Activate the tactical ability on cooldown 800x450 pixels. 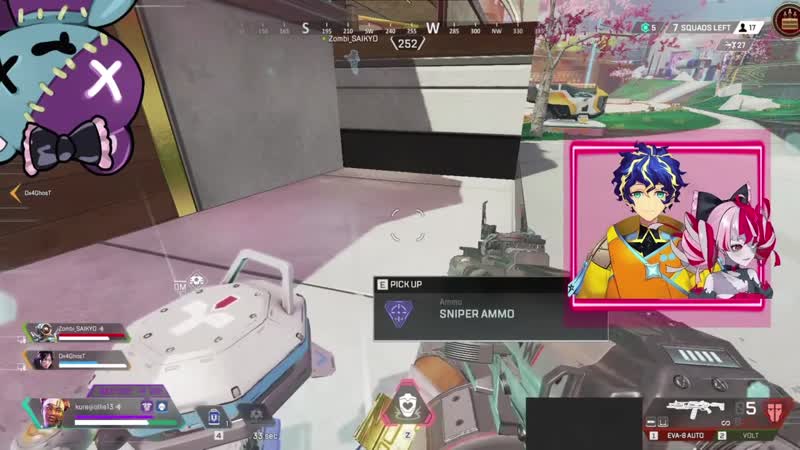[x=257, y=414]
